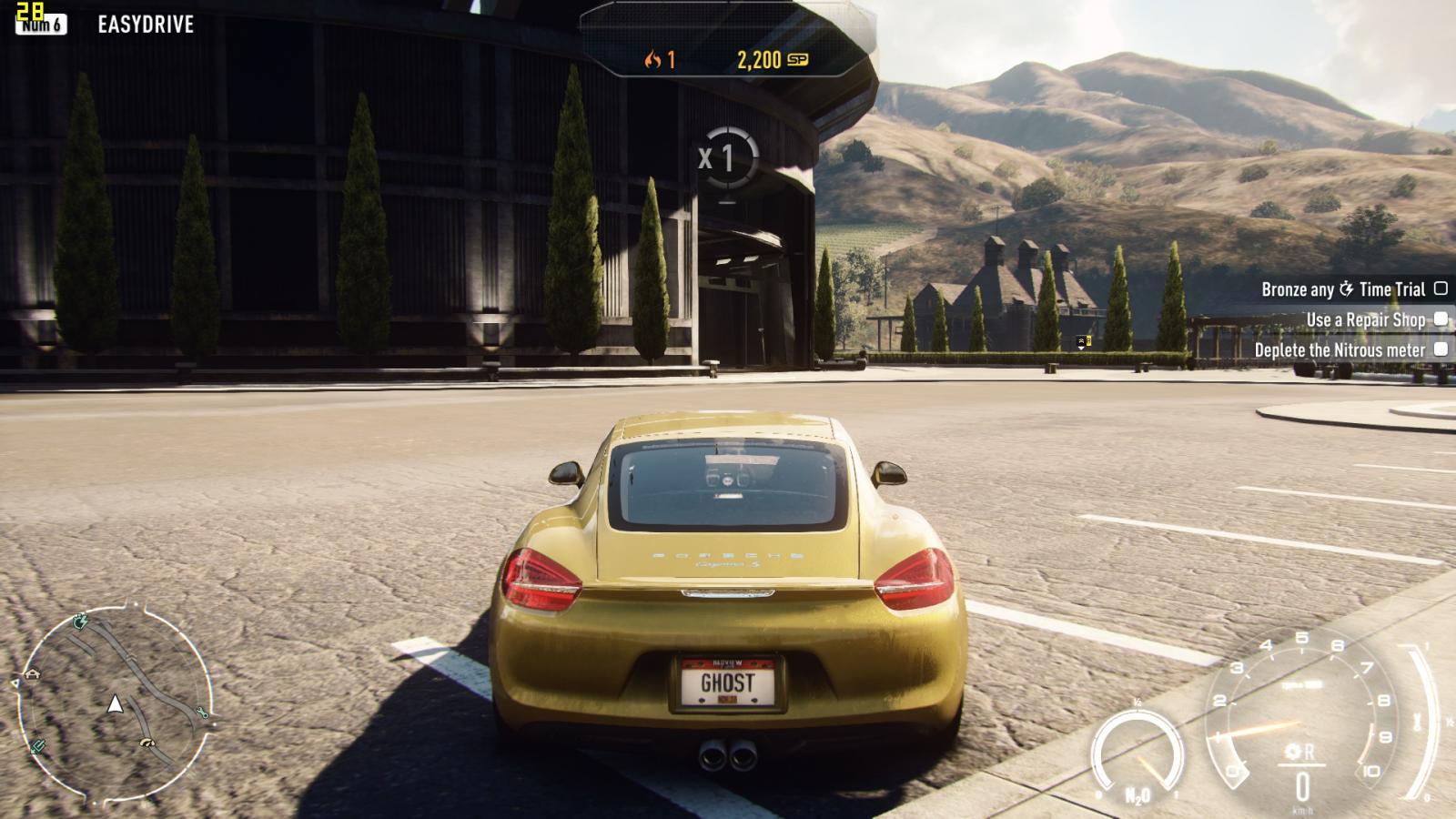Tick the Bronze any Time Trial checkbox
This screenshot has width=1456, height=819.
click(1441, 288)
